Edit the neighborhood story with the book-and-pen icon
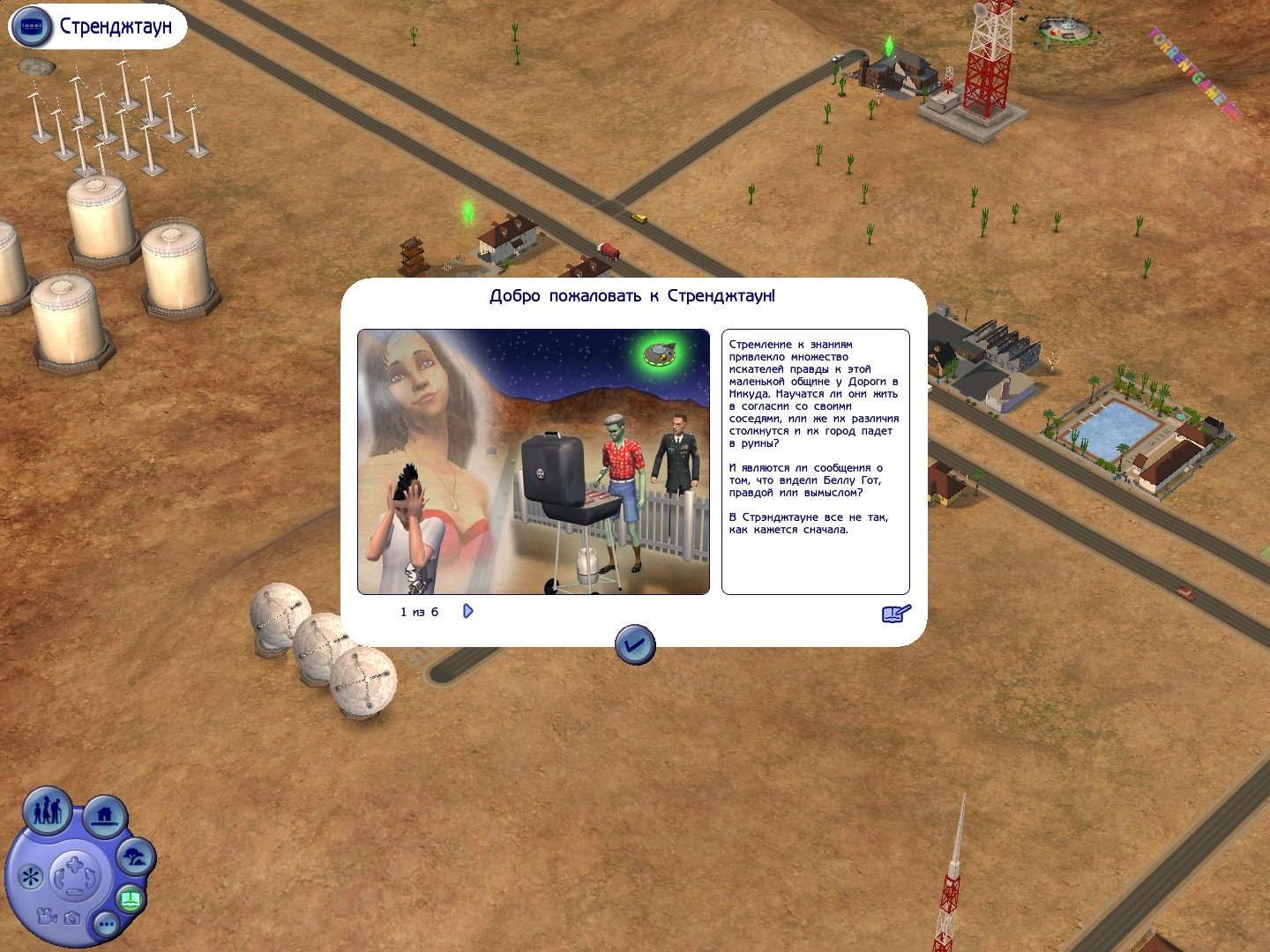The width and height of the screenshot is (1270, 952). [896, 614]
